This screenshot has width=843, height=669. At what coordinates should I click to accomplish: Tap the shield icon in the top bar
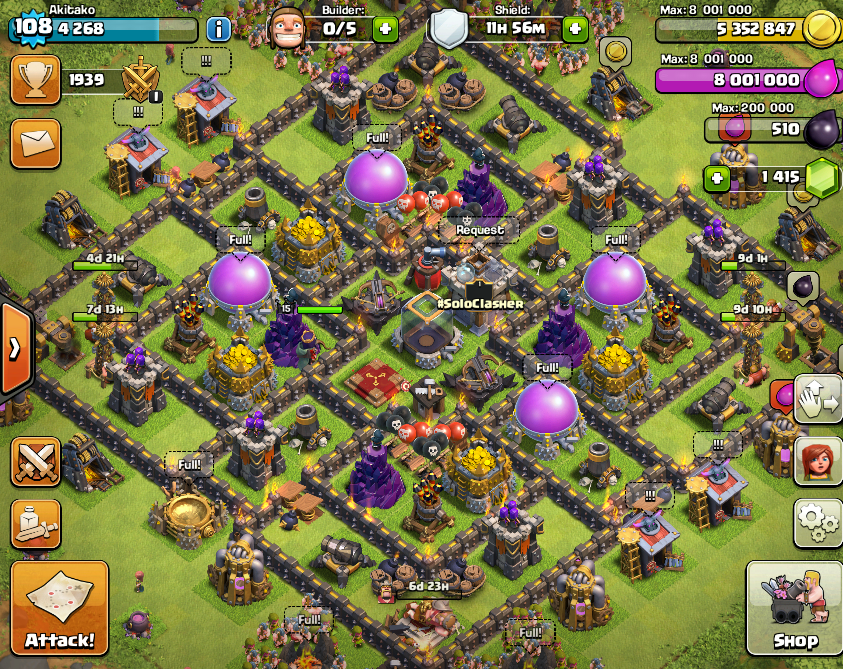click(x=449, y=28)
